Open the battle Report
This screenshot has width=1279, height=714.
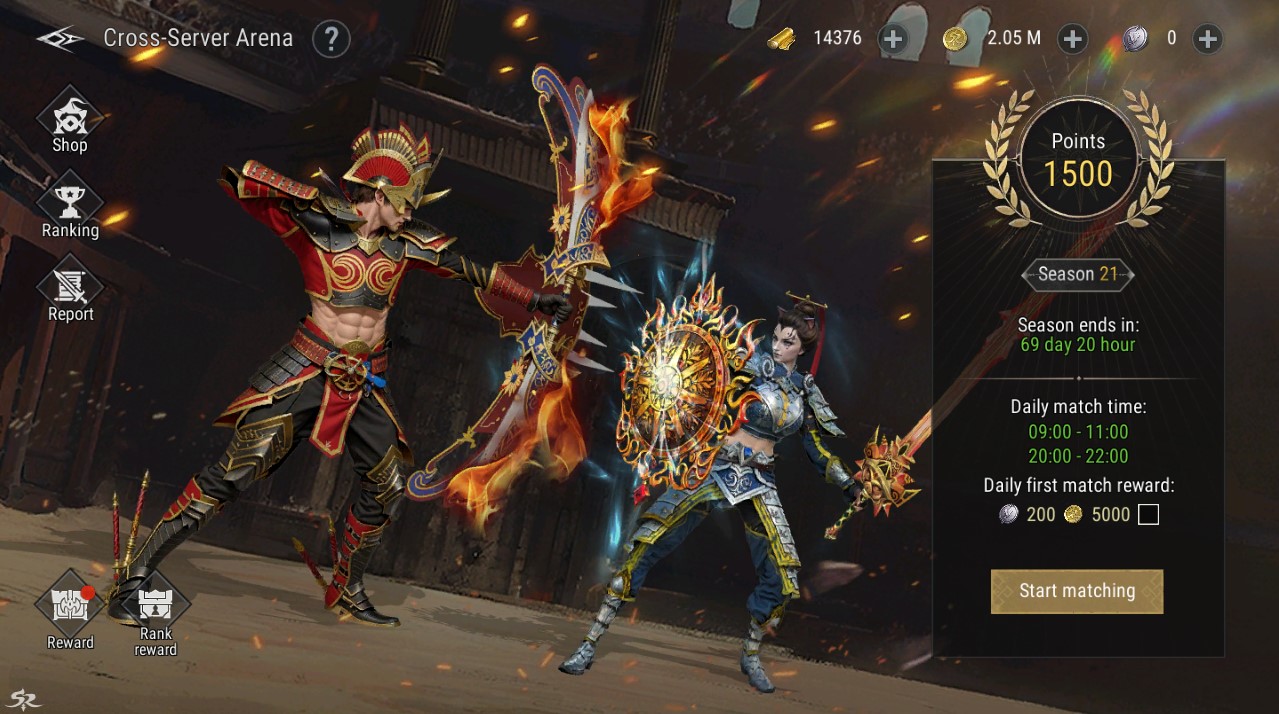click(70, 291)
